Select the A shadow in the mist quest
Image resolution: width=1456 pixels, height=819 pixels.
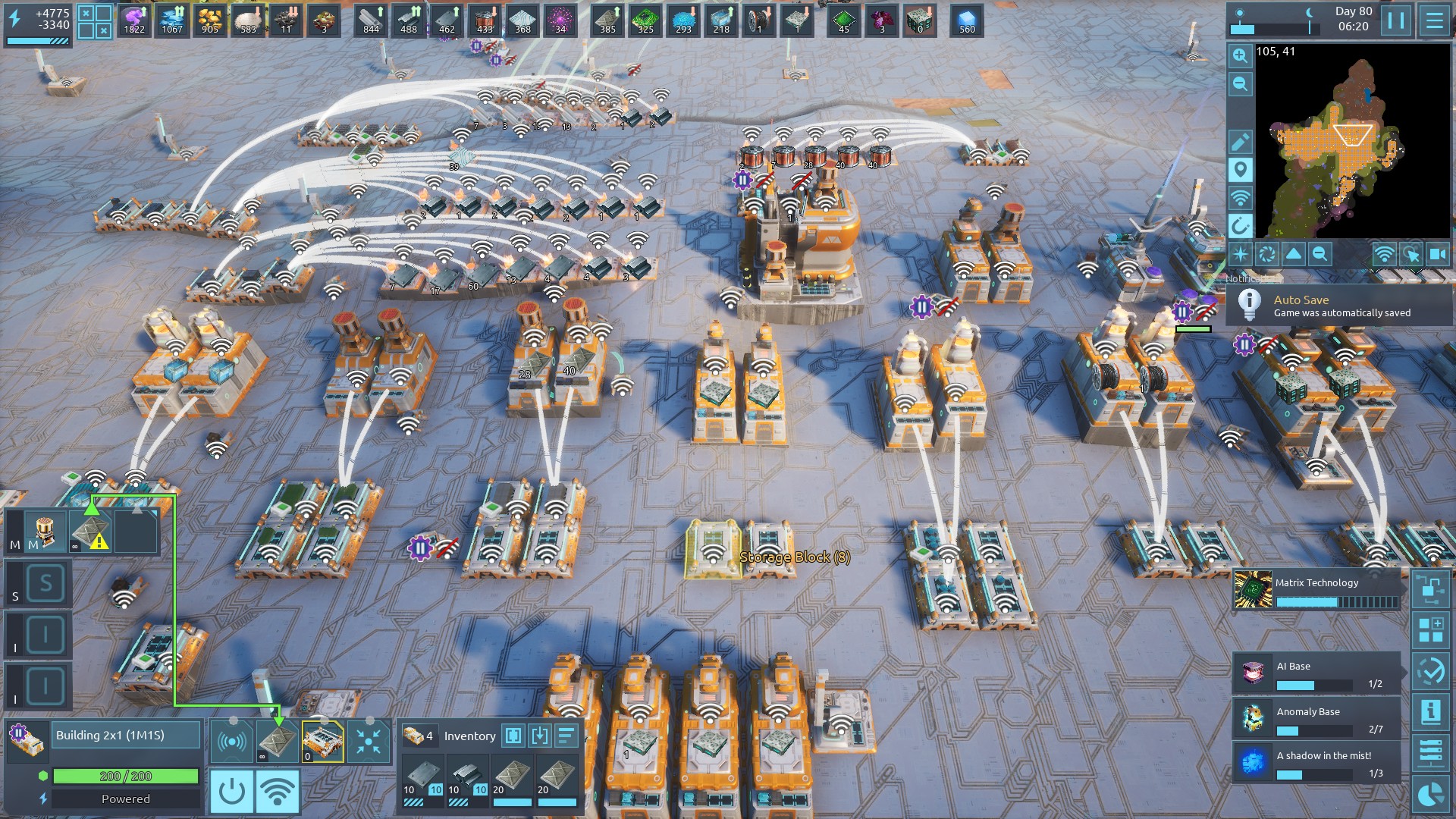(x=1316, y=763)
